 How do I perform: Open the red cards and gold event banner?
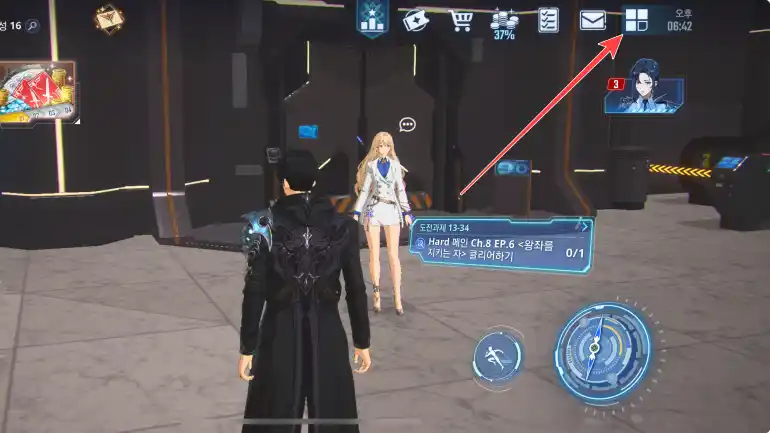click(37, 94)
